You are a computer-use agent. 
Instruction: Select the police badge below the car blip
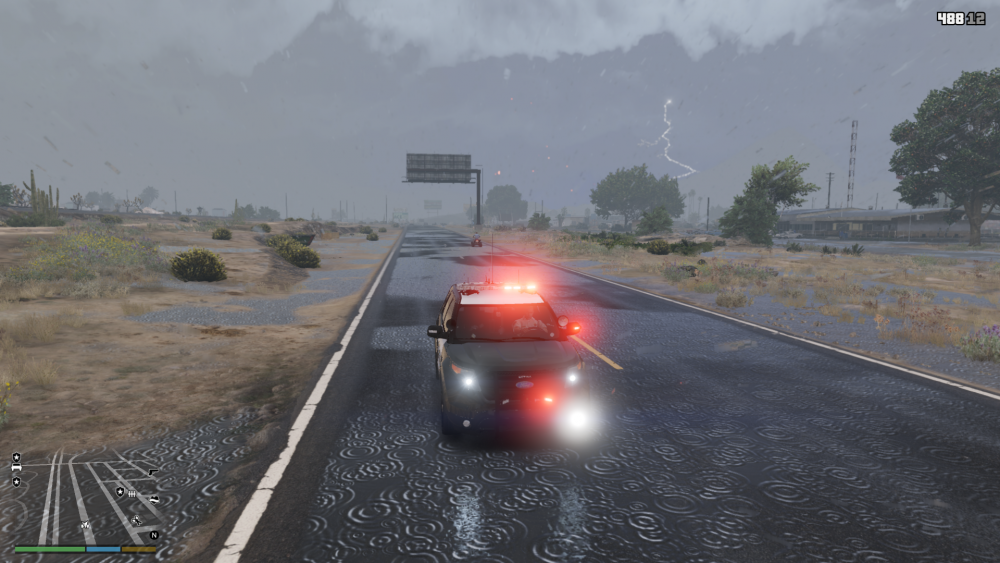tap(16, 482)
